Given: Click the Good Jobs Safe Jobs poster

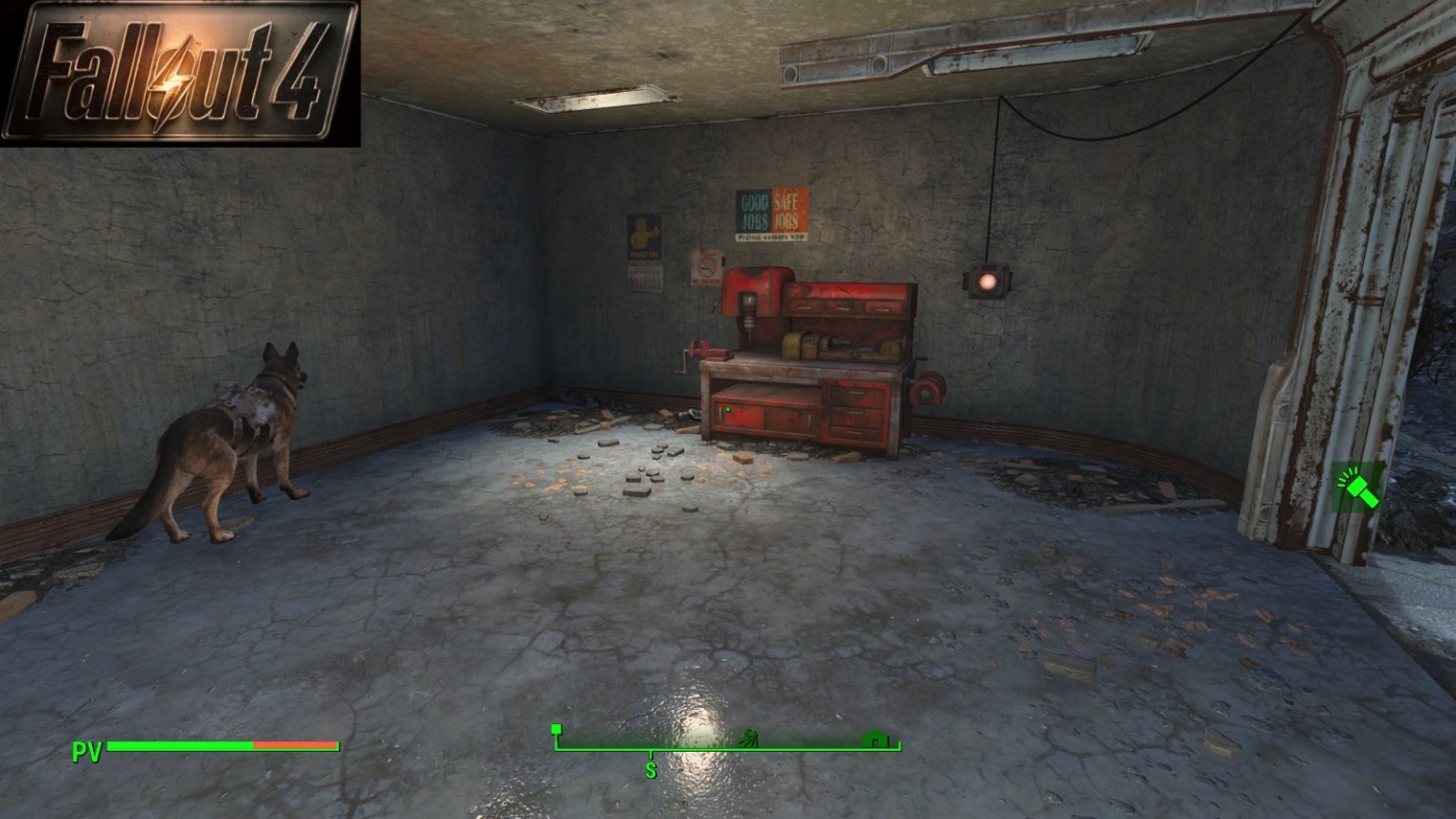Looking at the screenshot, I should [x=770, y=213].
